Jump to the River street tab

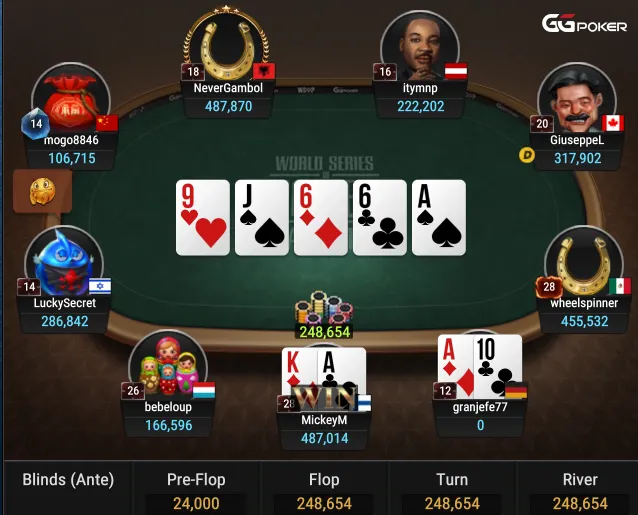[x=579, y=490]
